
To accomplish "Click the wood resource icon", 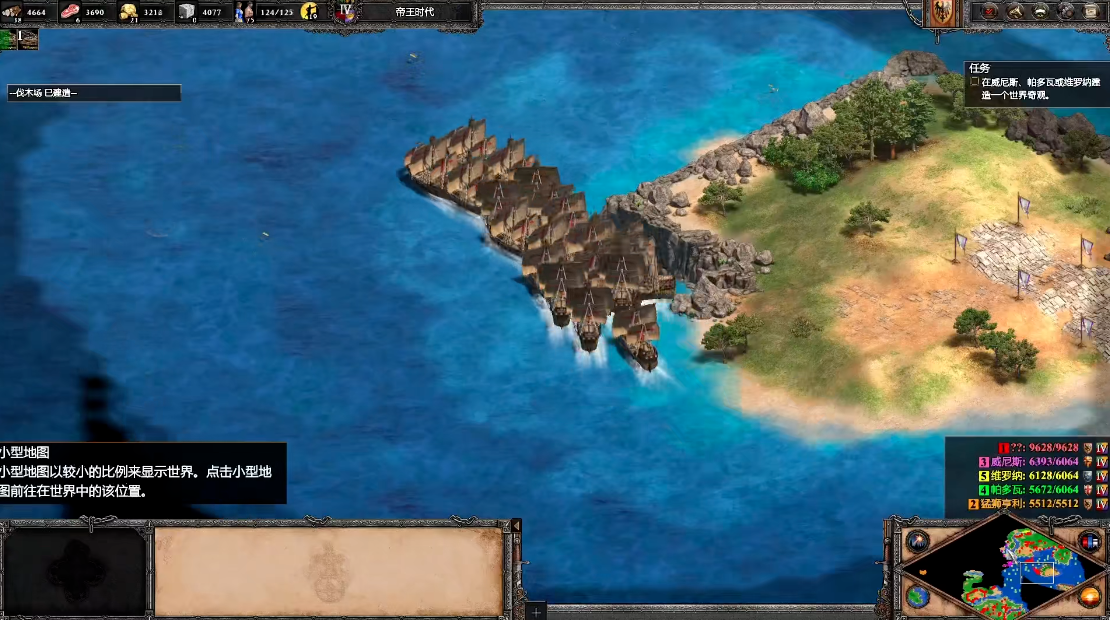I will tap(12, 12).
